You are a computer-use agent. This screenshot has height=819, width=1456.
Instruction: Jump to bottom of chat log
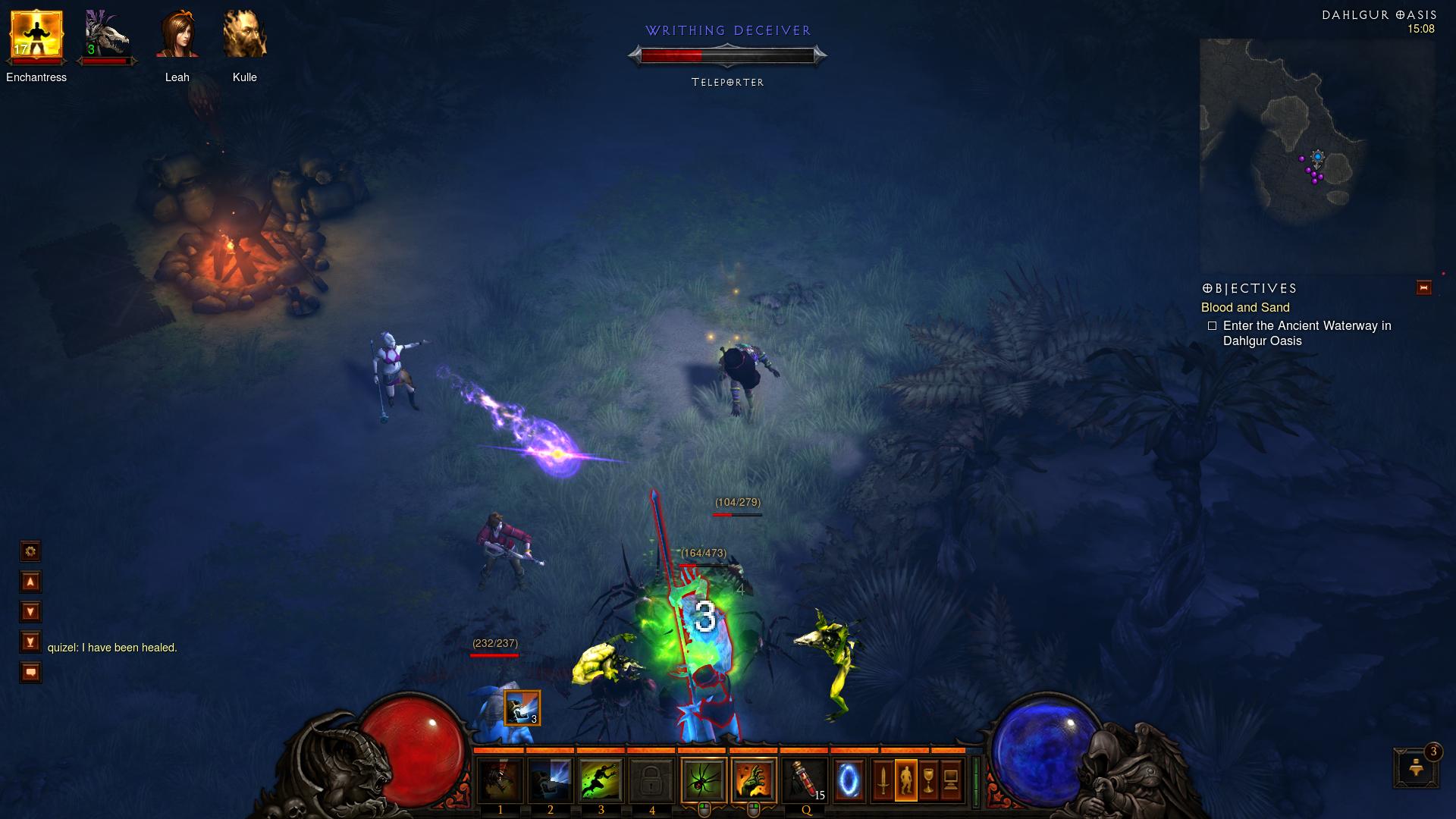click(x=30, y=642)
